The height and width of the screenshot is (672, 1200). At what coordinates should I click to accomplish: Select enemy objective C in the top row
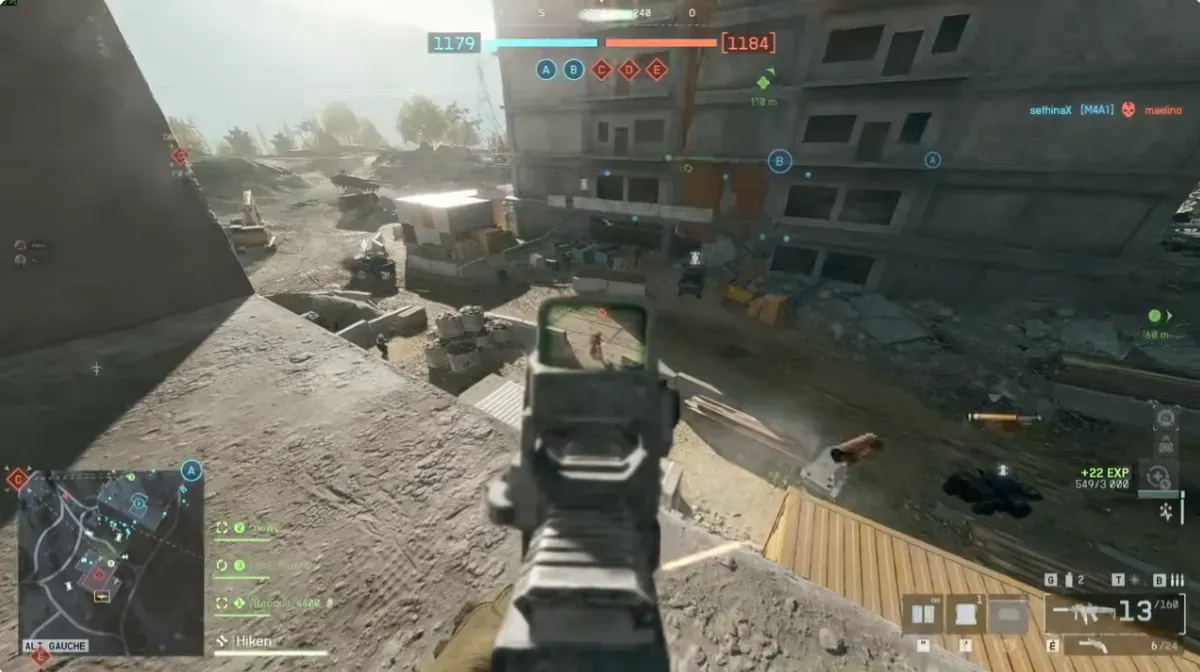click(601, 69)
